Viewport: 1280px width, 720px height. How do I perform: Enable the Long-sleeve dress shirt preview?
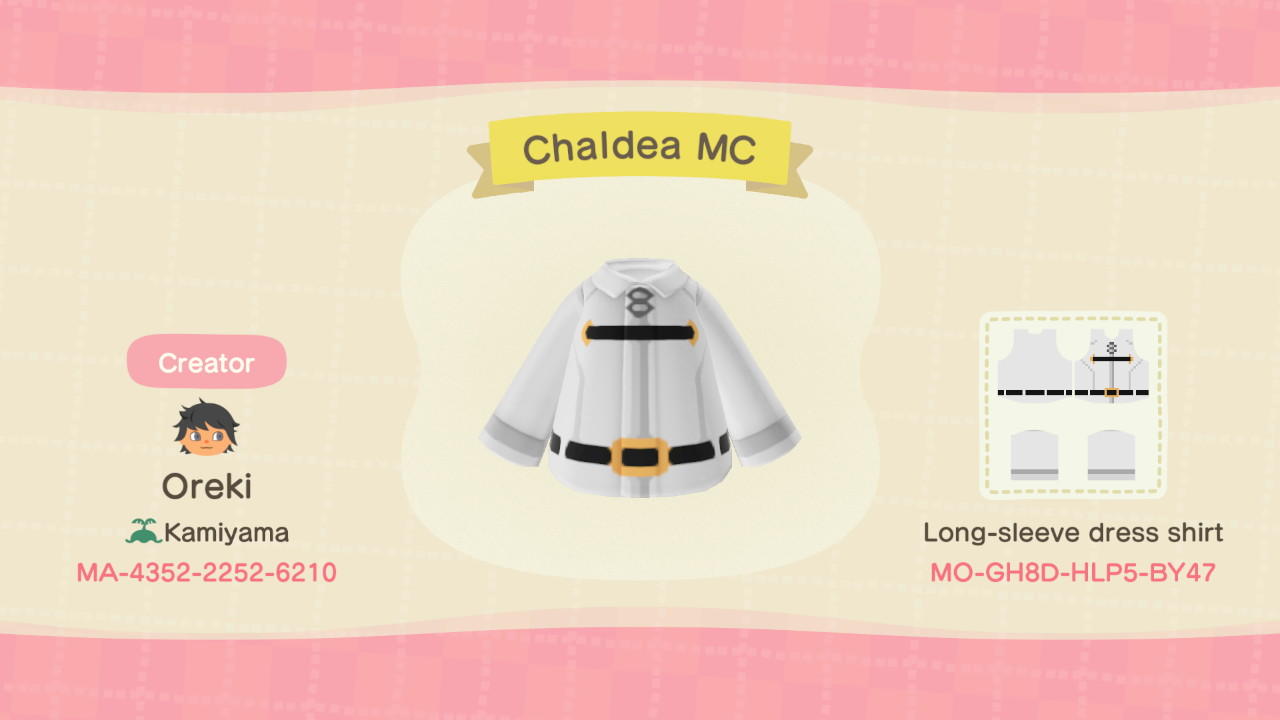tap(1073, 532)
